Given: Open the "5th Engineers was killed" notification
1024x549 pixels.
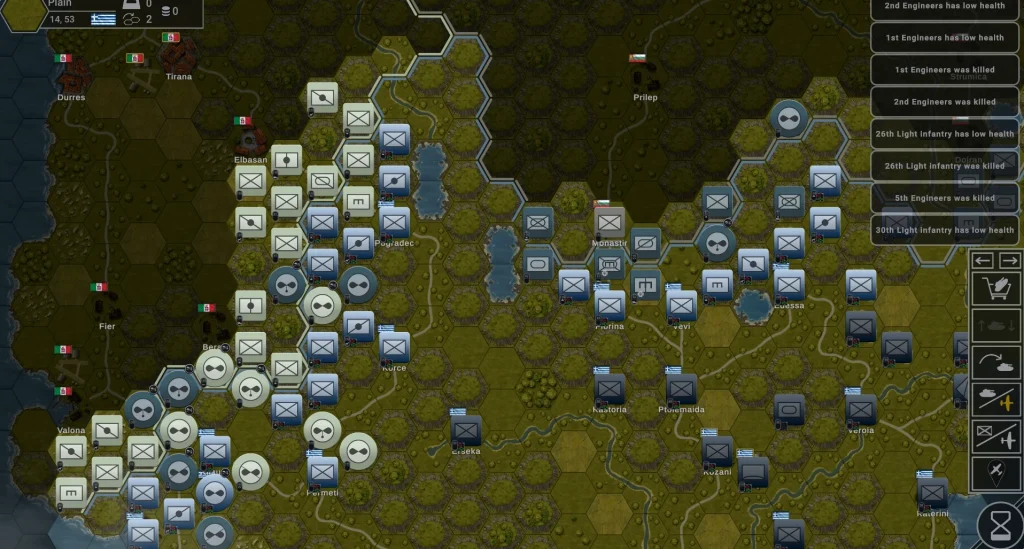Looking at the screenshot, I should pos(944,198).
